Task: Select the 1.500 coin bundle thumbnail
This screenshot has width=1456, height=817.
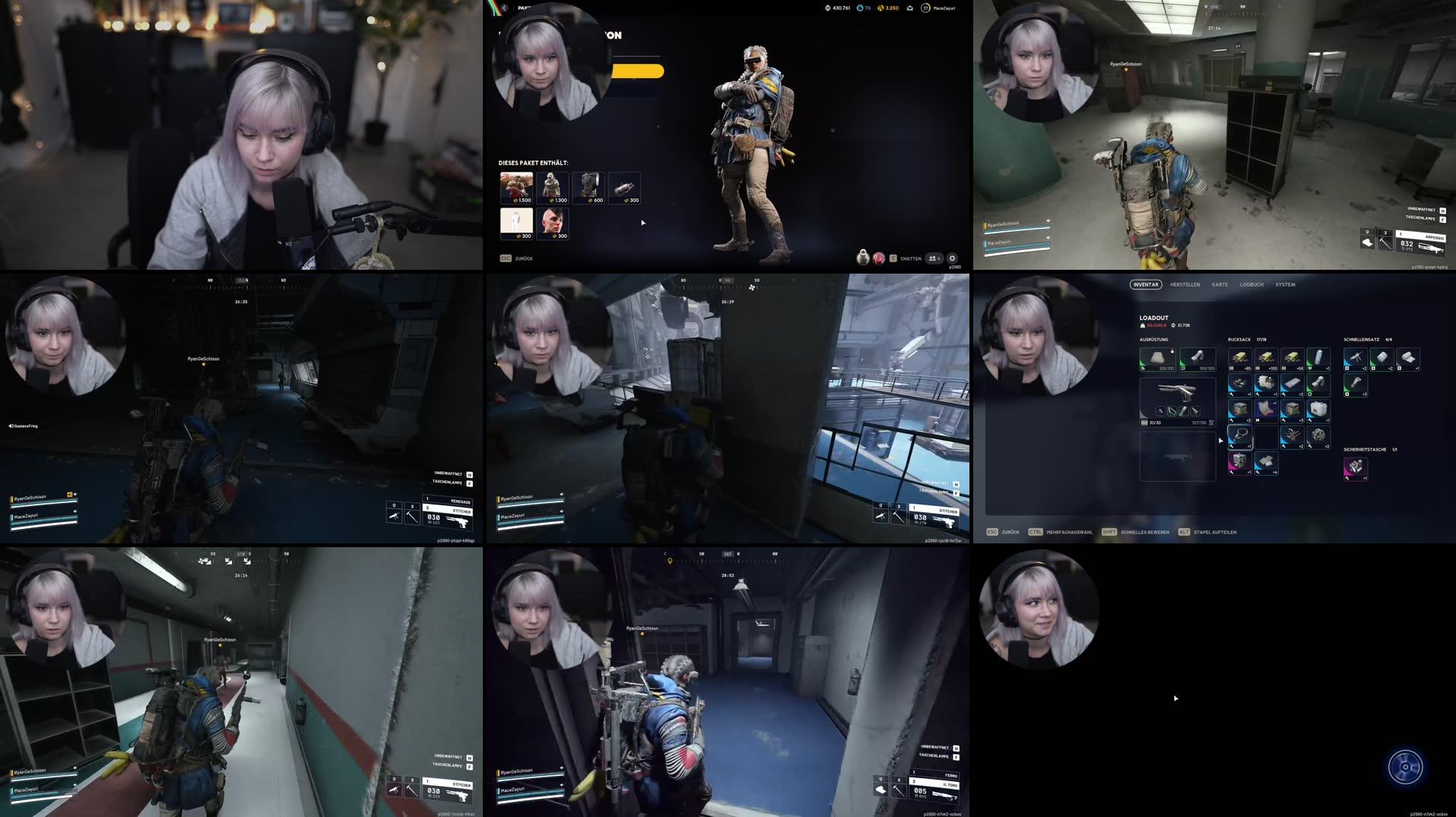Action: (x=515, y=186)
